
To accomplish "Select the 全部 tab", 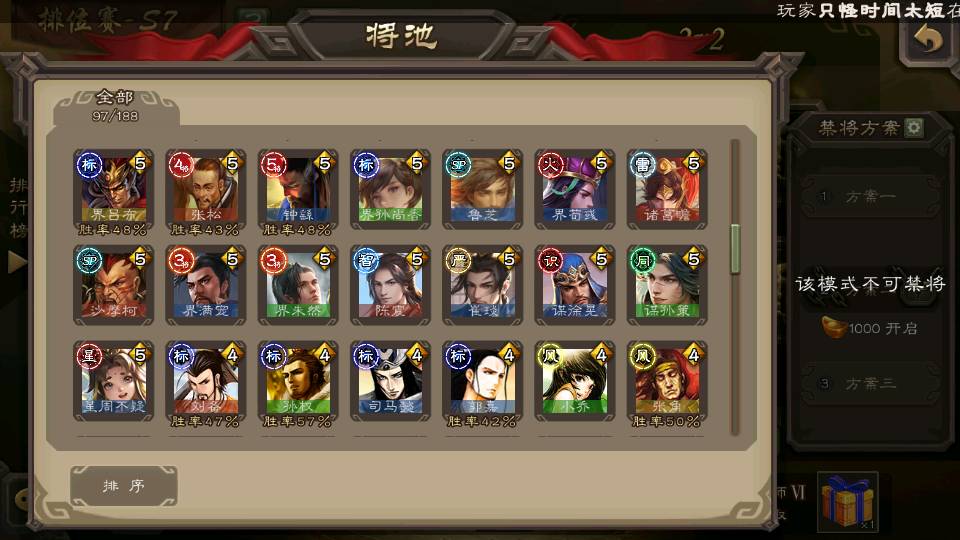I will tap(116, 104).
